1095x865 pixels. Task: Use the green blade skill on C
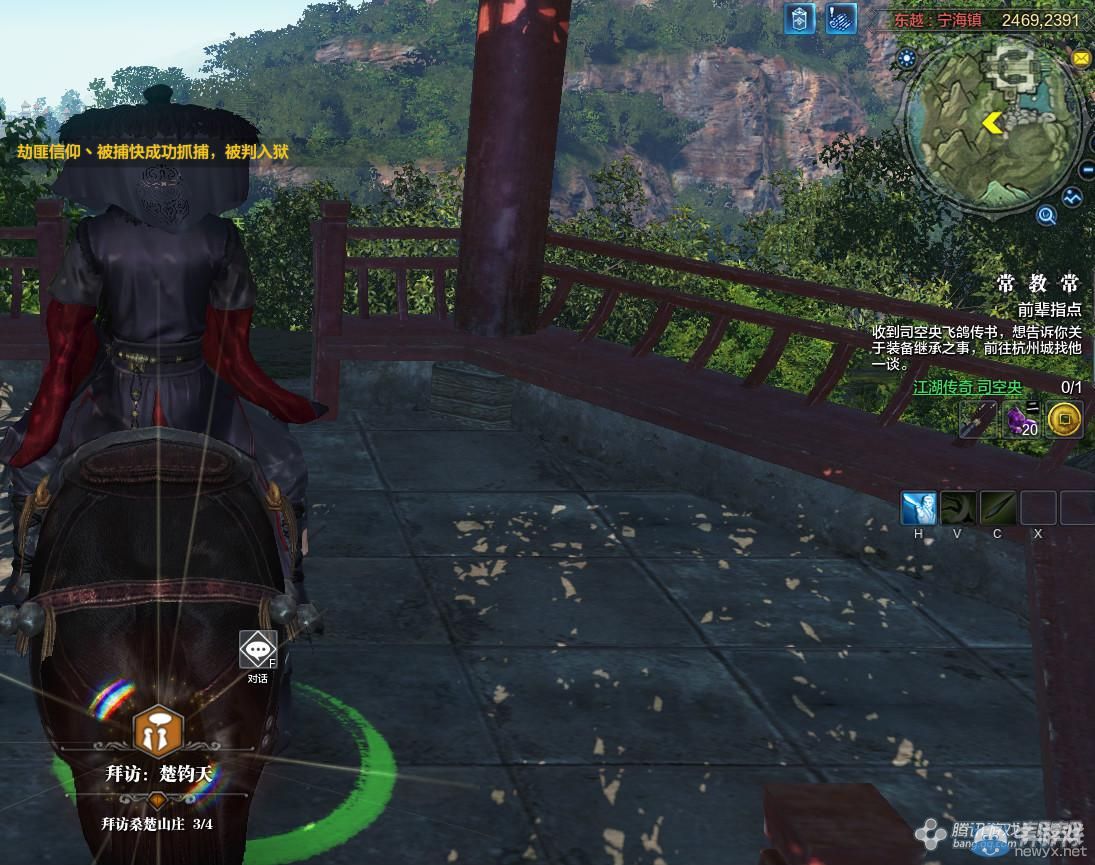click(998, 508)
